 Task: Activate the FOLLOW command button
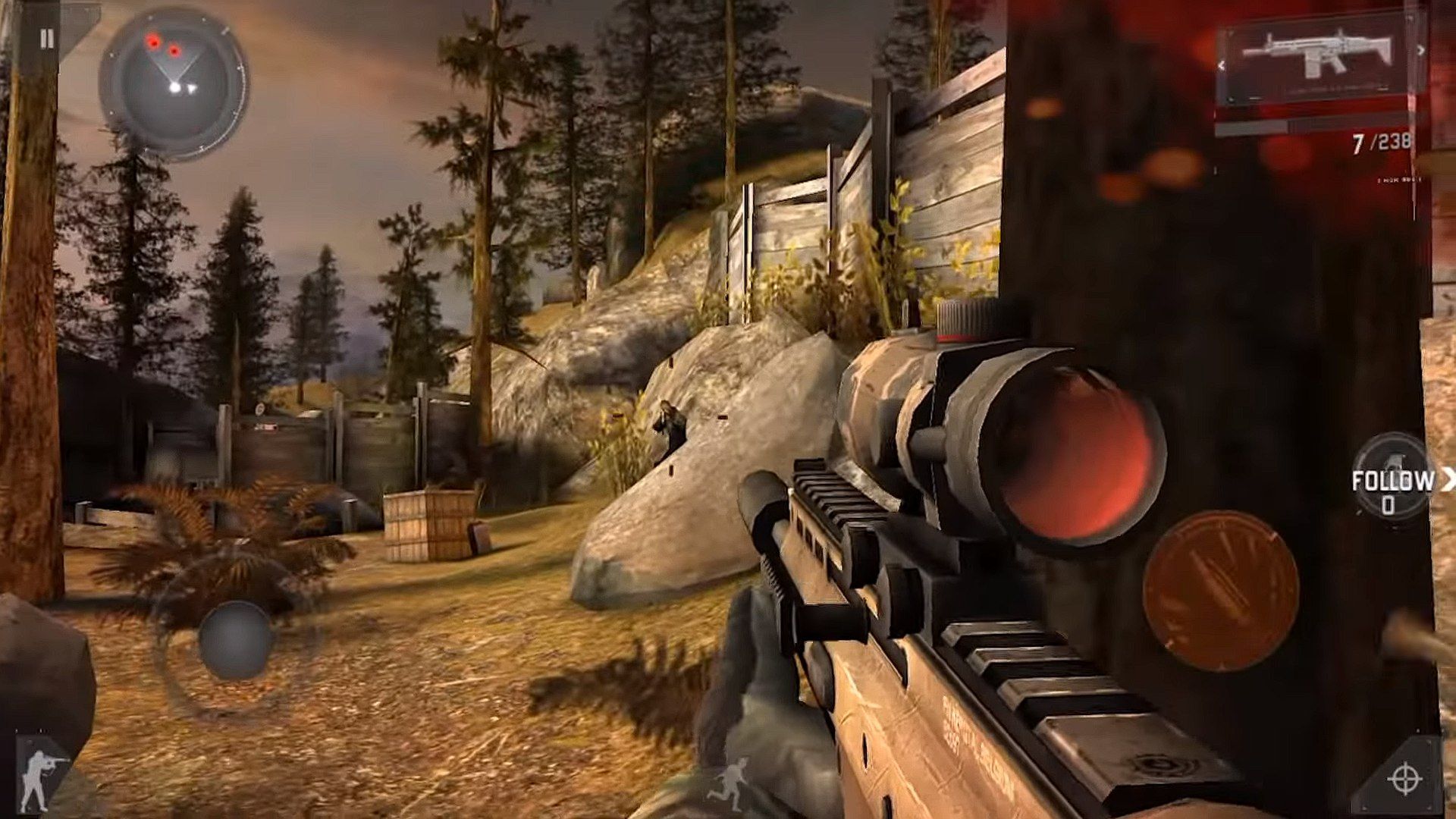pyautogui.click(x=1392, y=481)
